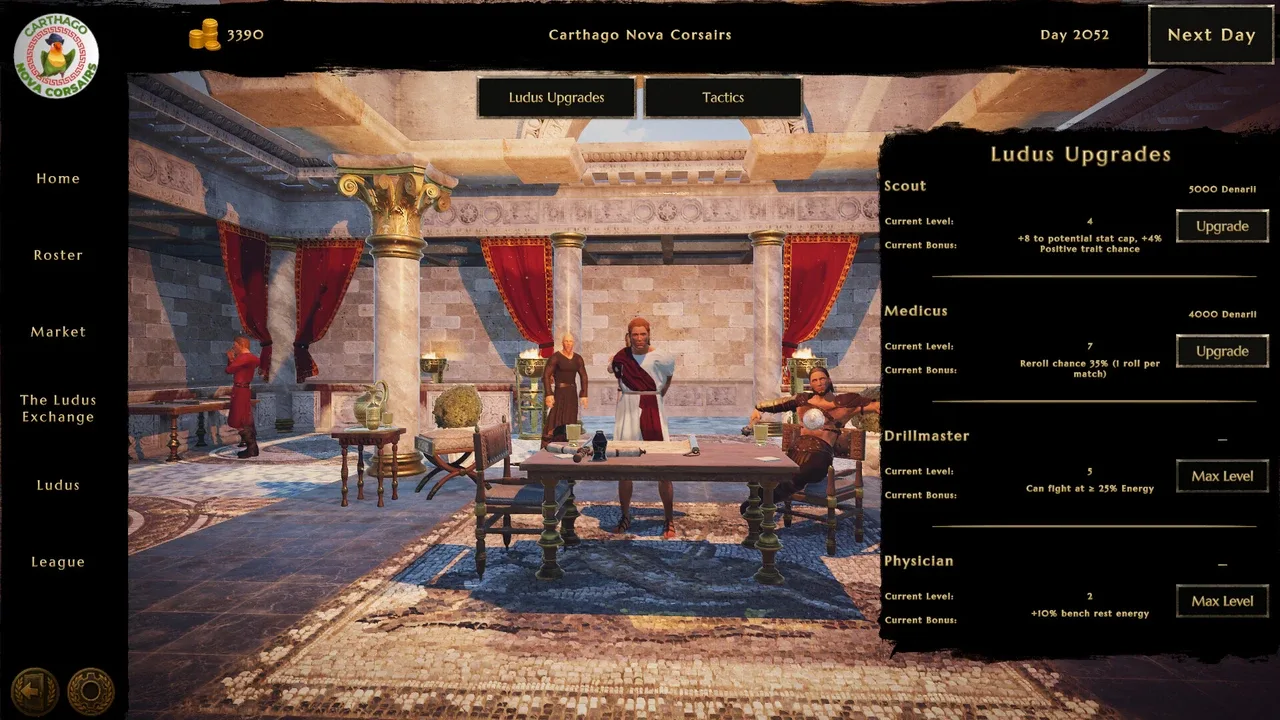Advance to the Next Day

coord(1210,35)
